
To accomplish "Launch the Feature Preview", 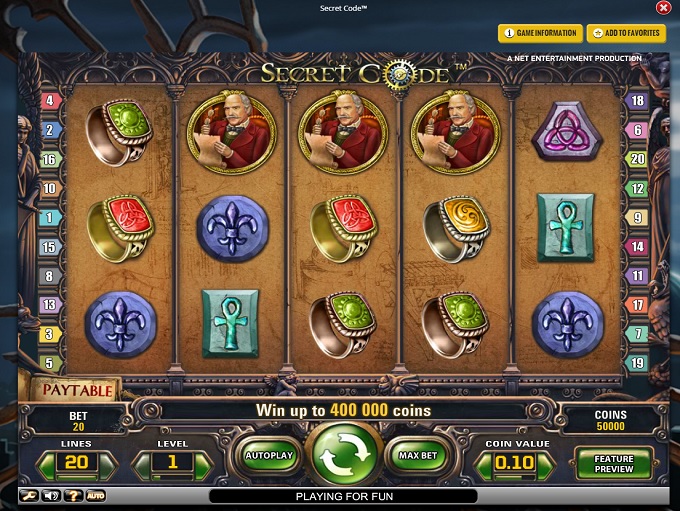I will [x=613, y=463].
